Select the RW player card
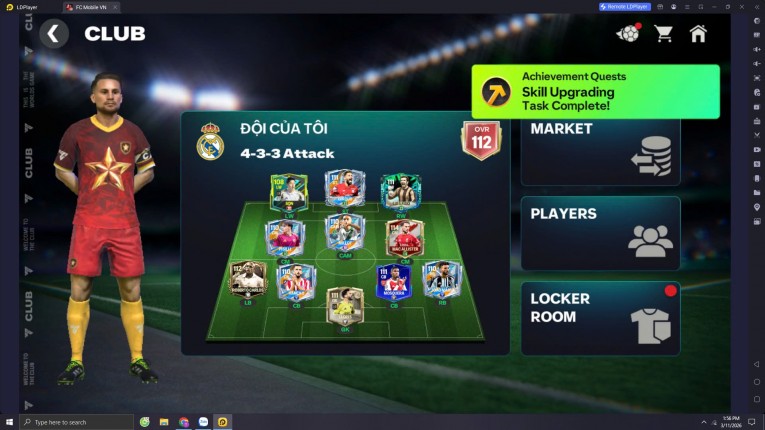The height and width of the screenshot is (430, 765). click(401, 193)
